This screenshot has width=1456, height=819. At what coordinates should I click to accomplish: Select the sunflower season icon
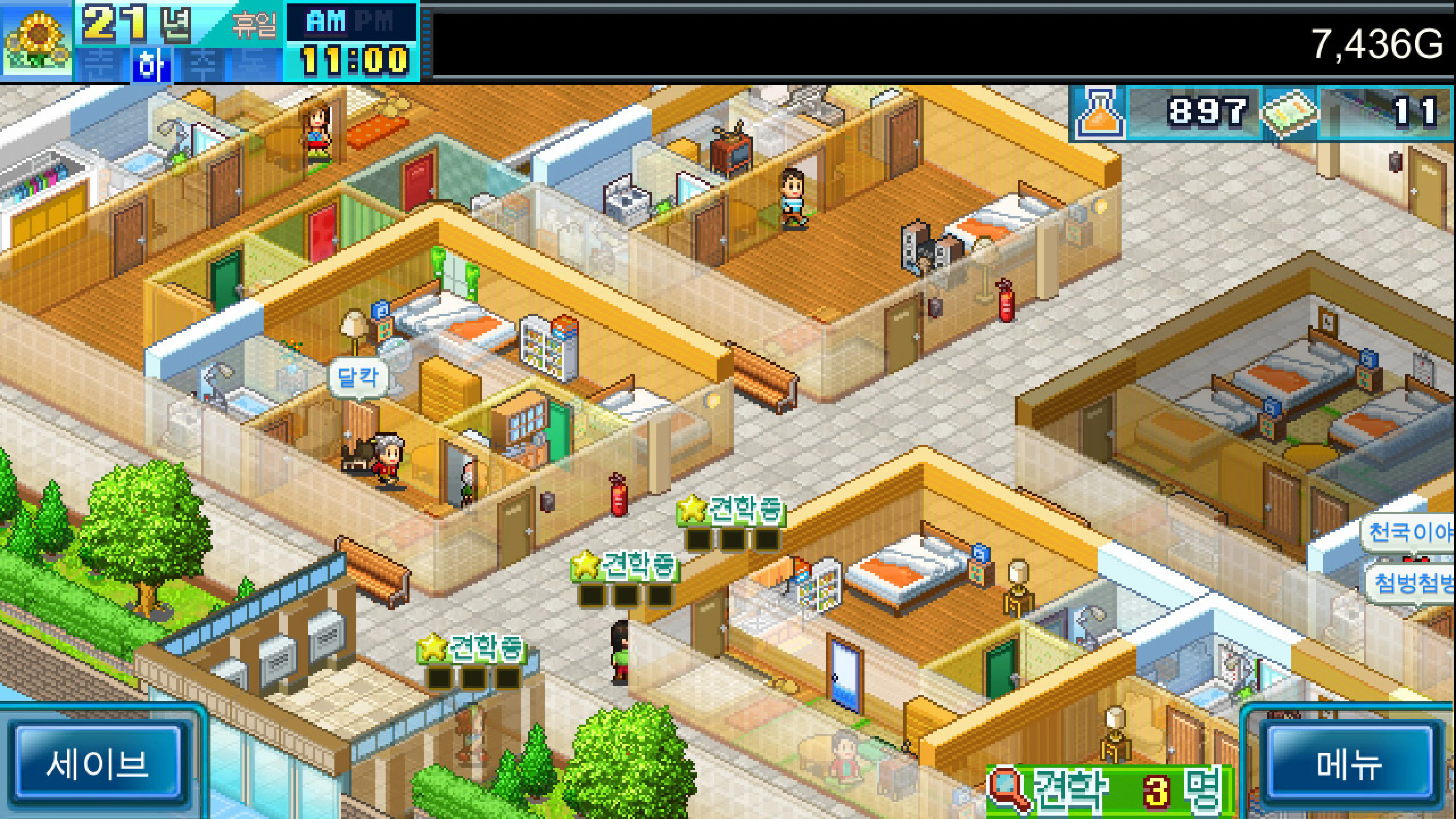pos(37,41)
